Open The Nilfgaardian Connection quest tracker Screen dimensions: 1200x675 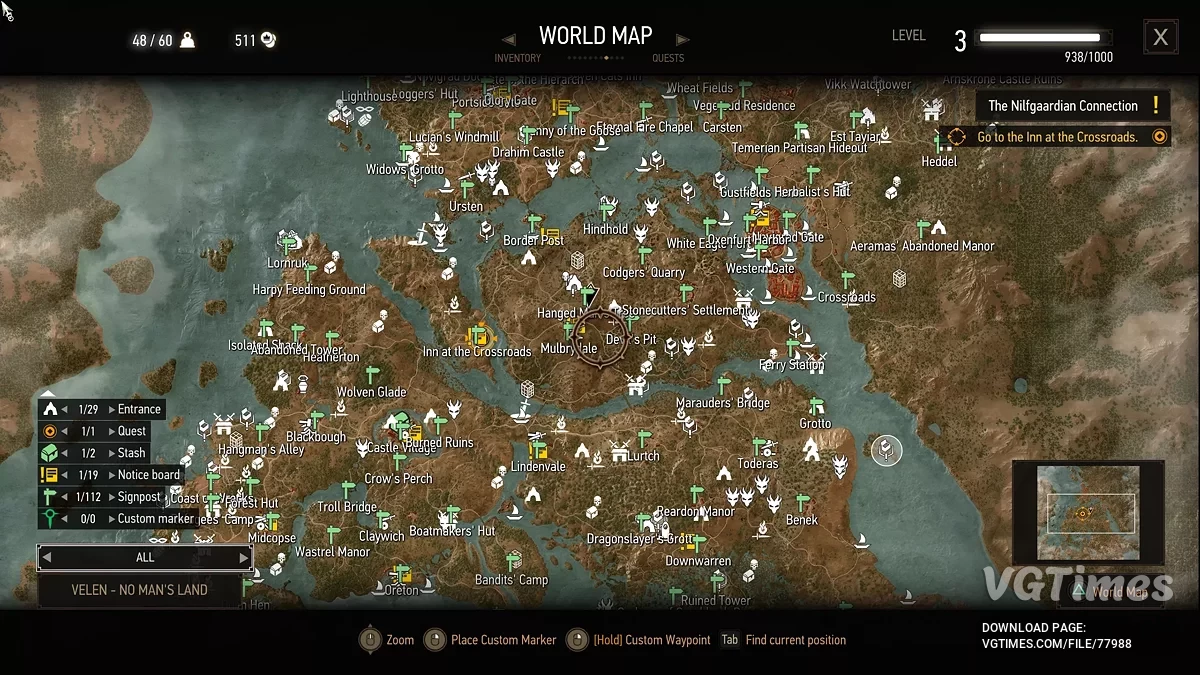(x=1070, y=106)
